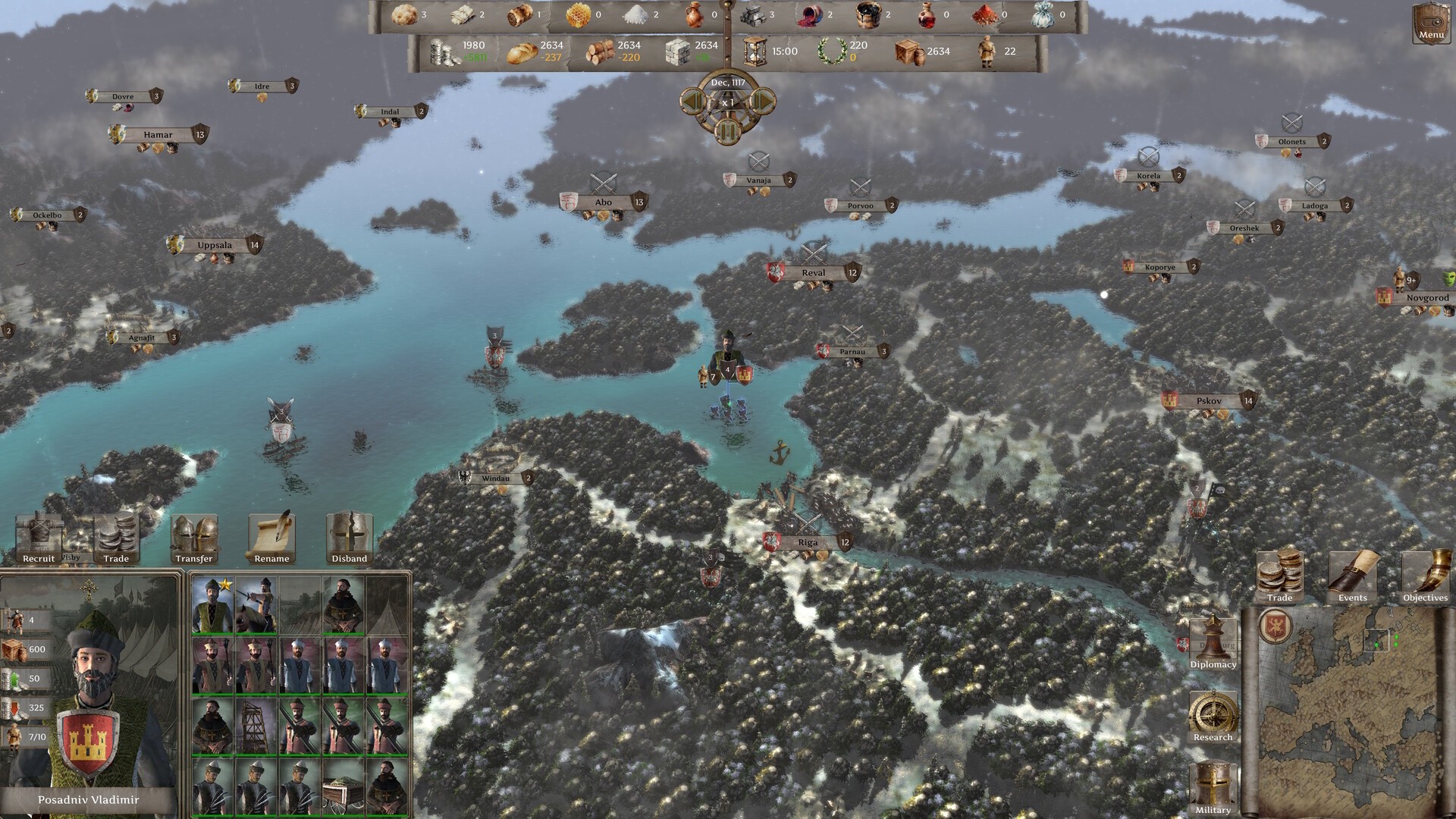
Task: Open the Events panel
Action: point(1352,576)
